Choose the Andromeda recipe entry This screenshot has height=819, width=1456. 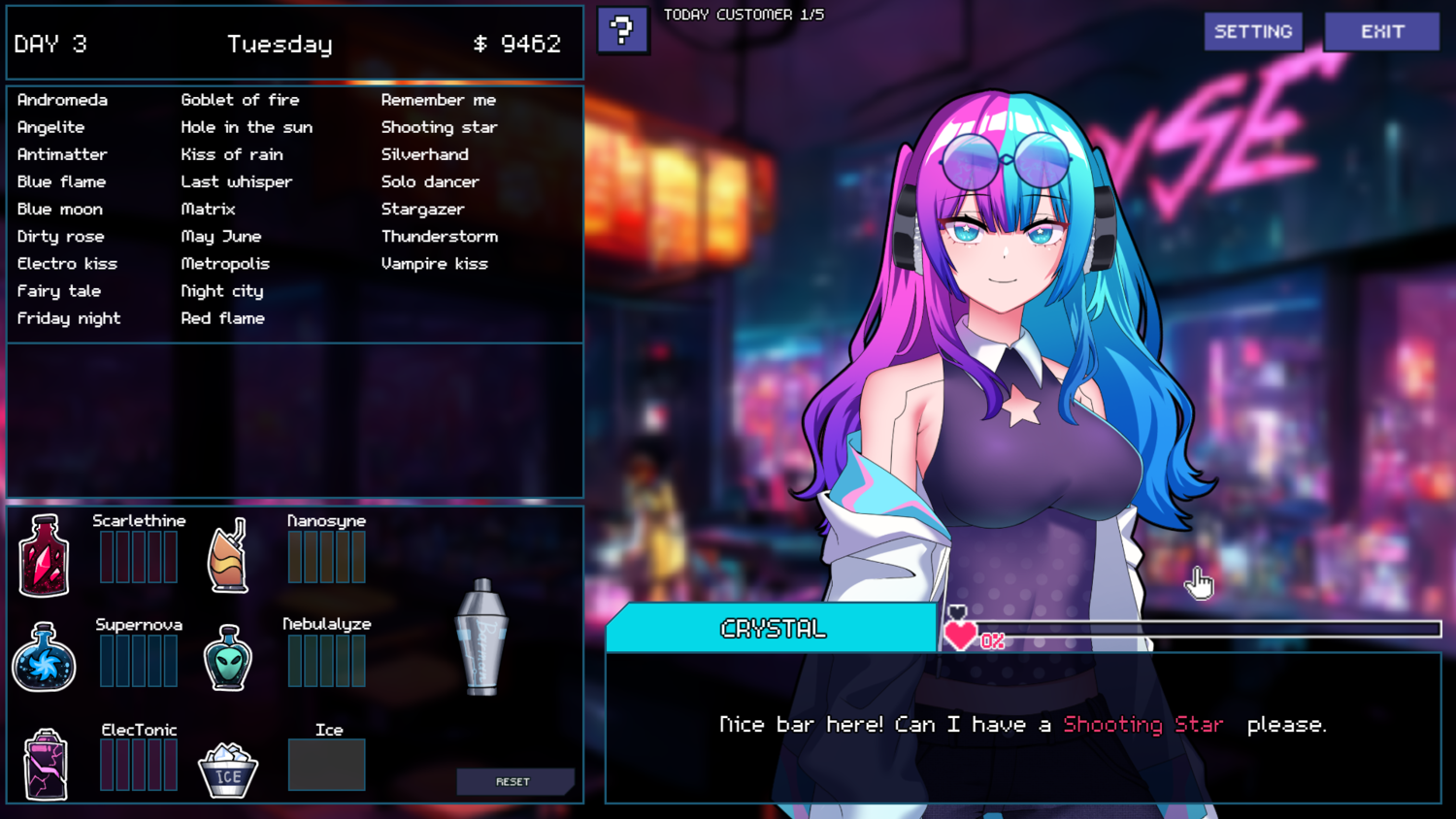tap(62, 100)
